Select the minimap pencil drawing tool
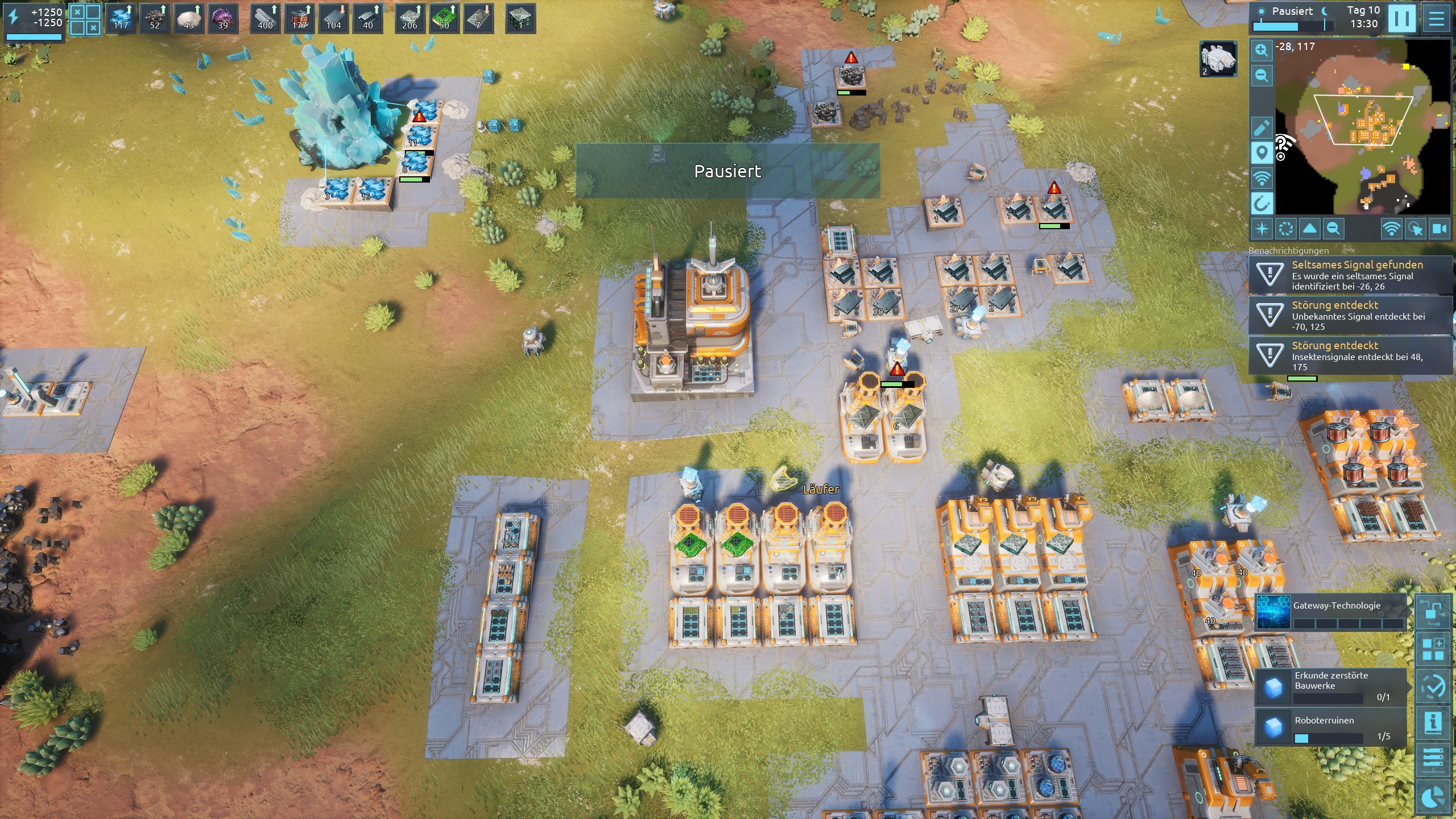The height and width of the screenshot is (819, 1456). point(1261,128)
